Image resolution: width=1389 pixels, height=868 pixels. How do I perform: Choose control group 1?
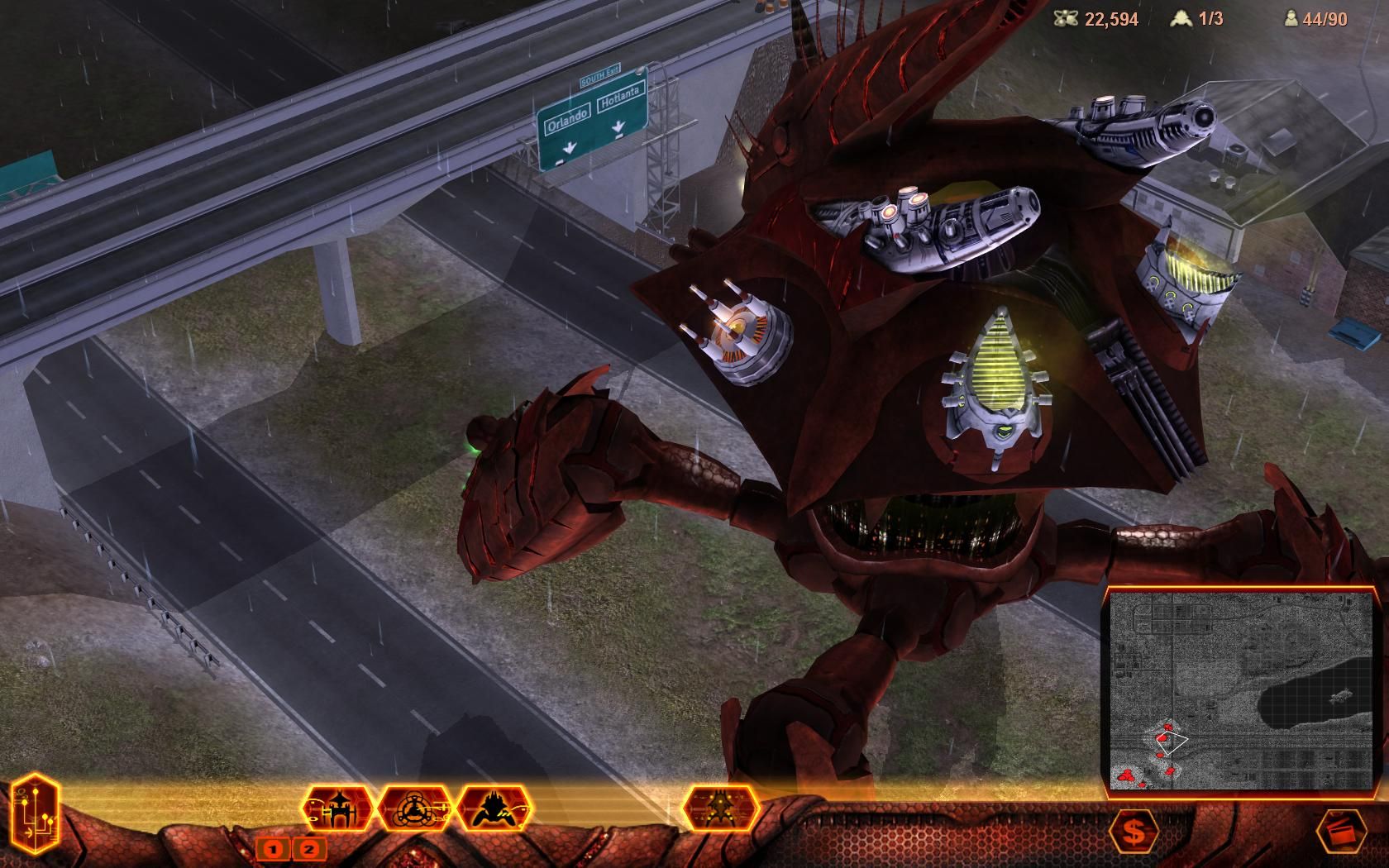tap(273, 848)
